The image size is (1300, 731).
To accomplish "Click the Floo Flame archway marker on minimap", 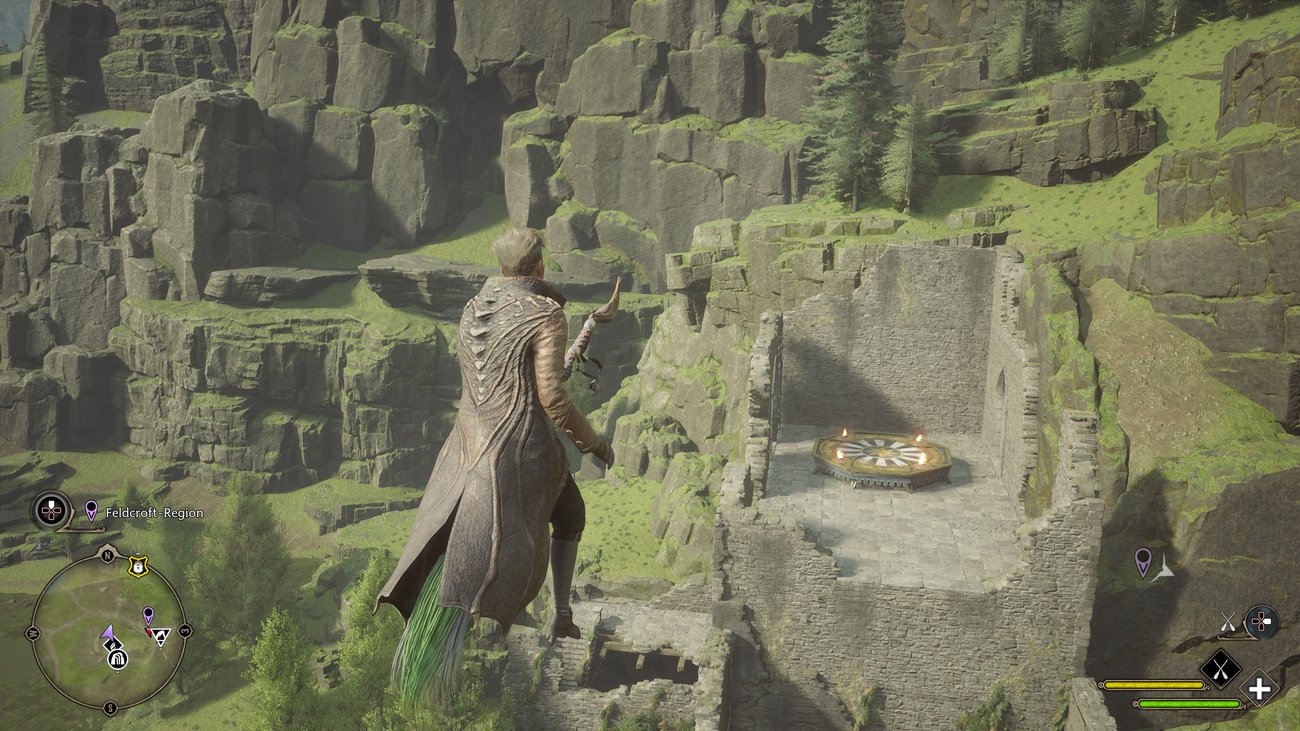I will (x=117, y=657).
